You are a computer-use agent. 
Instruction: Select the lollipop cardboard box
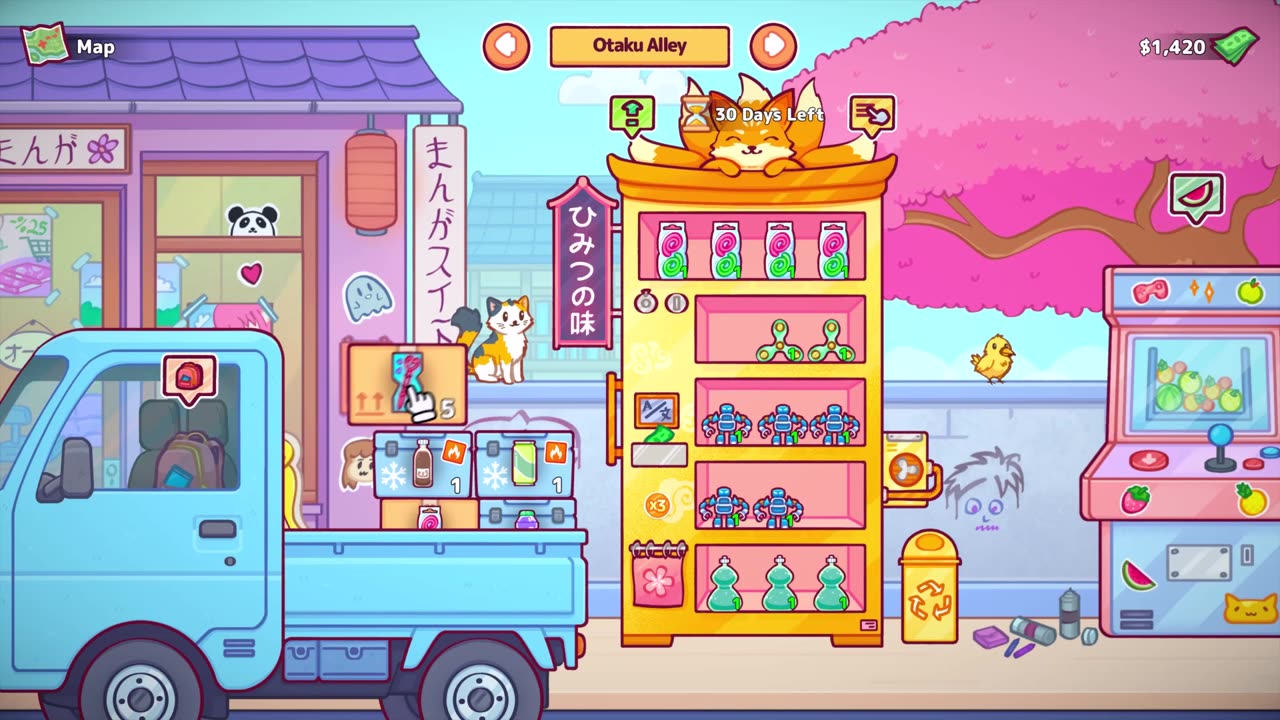[429, 516]
